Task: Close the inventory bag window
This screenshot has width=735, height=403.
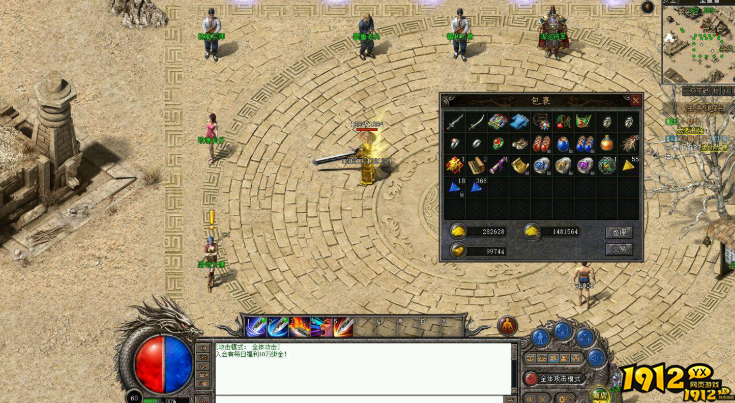Action: click(x=635, y=100)
